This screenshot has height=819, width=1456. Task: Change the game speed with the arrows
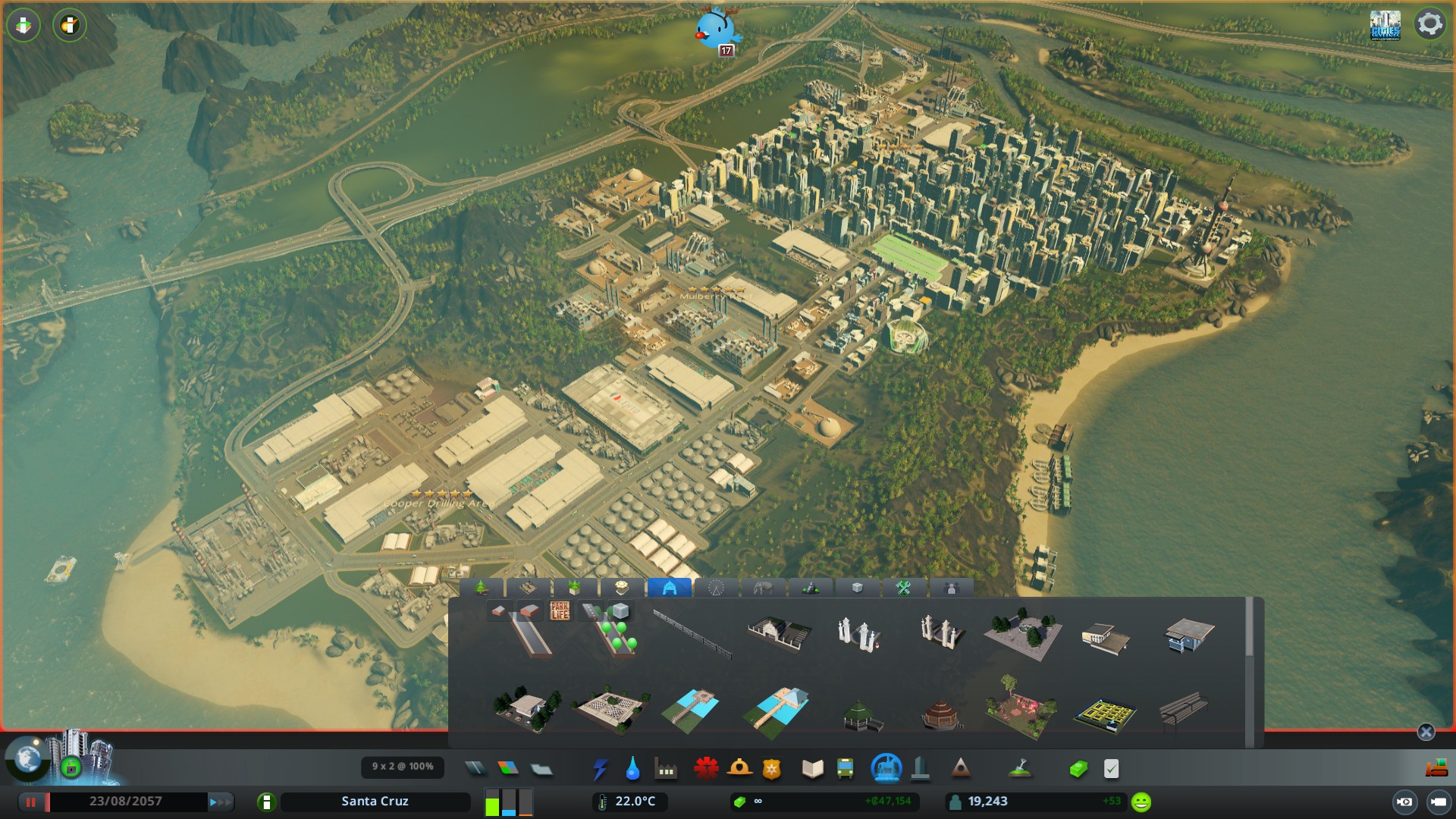coord(221,802)
